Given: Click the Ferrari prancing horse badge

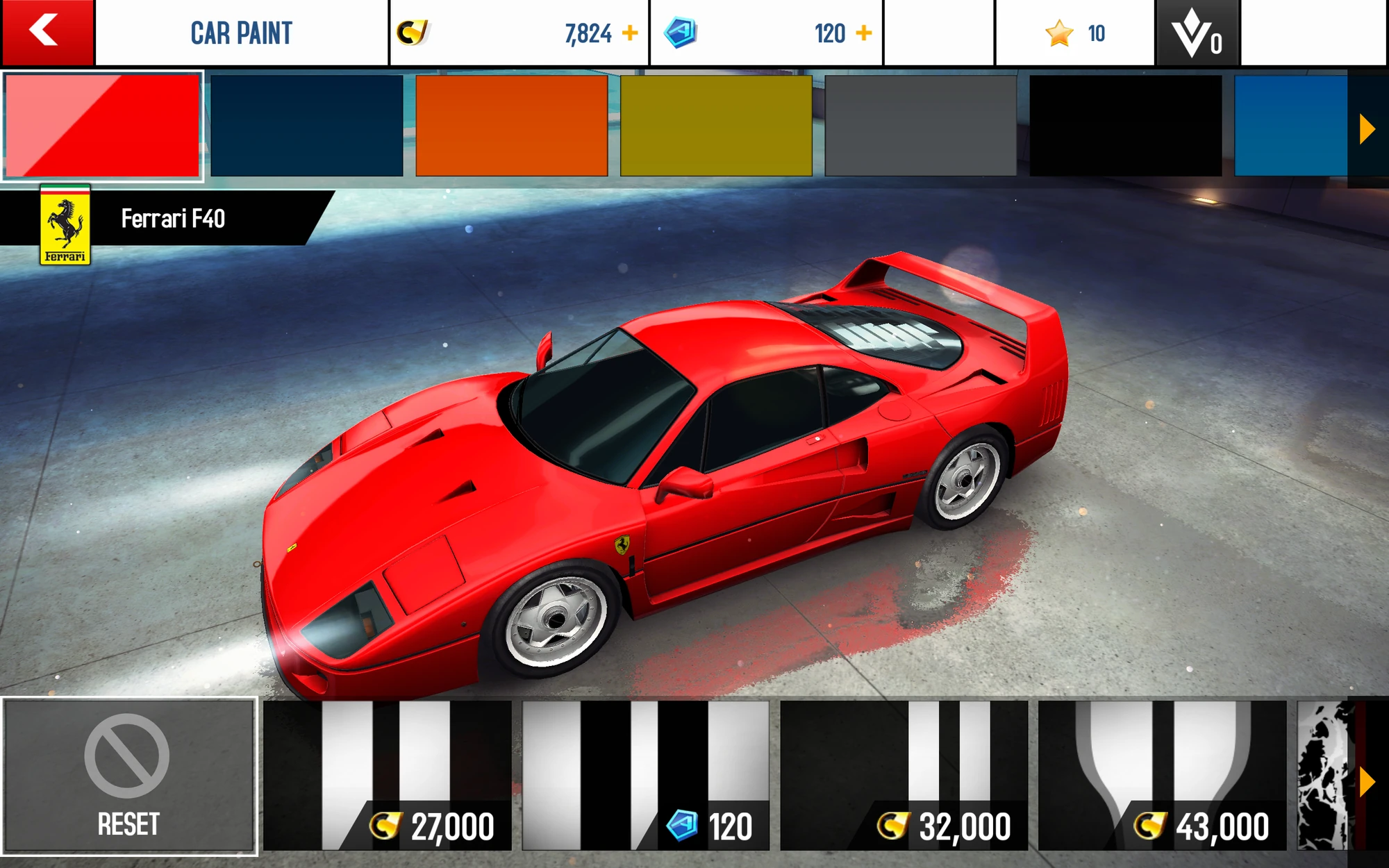Looking at the screenshot, I should [x=65, y=226].
